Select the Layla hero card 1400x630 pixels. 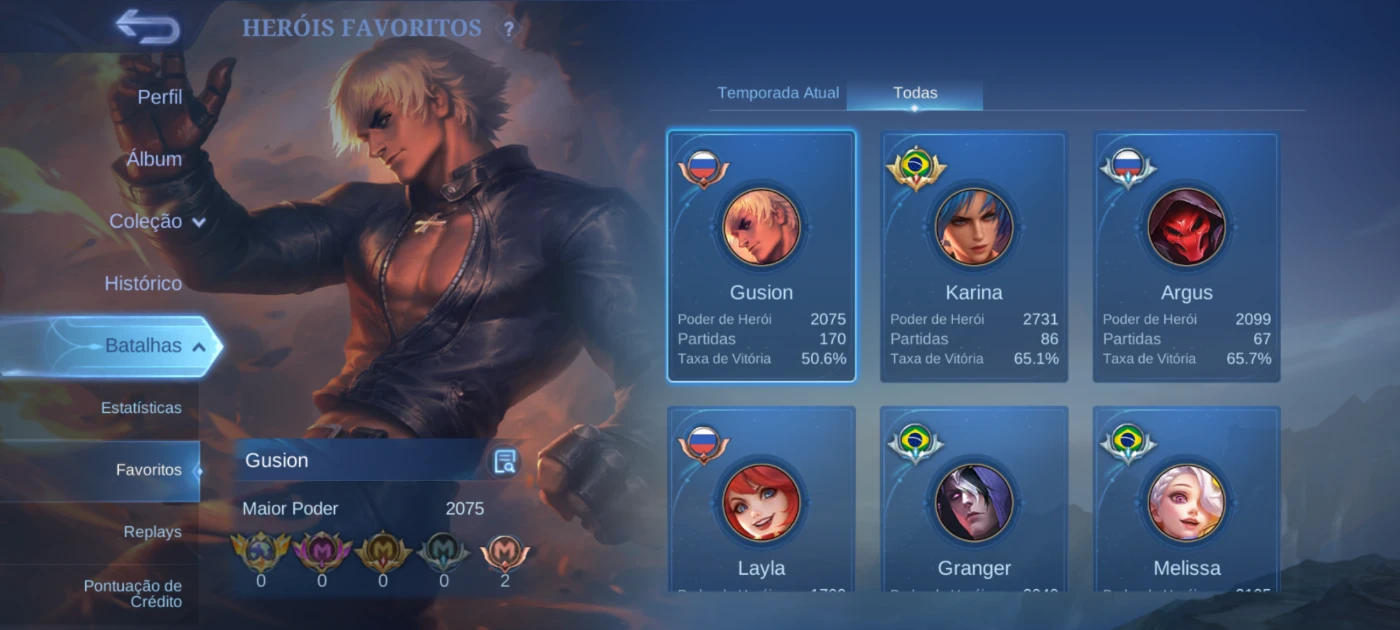coord(762,500)
